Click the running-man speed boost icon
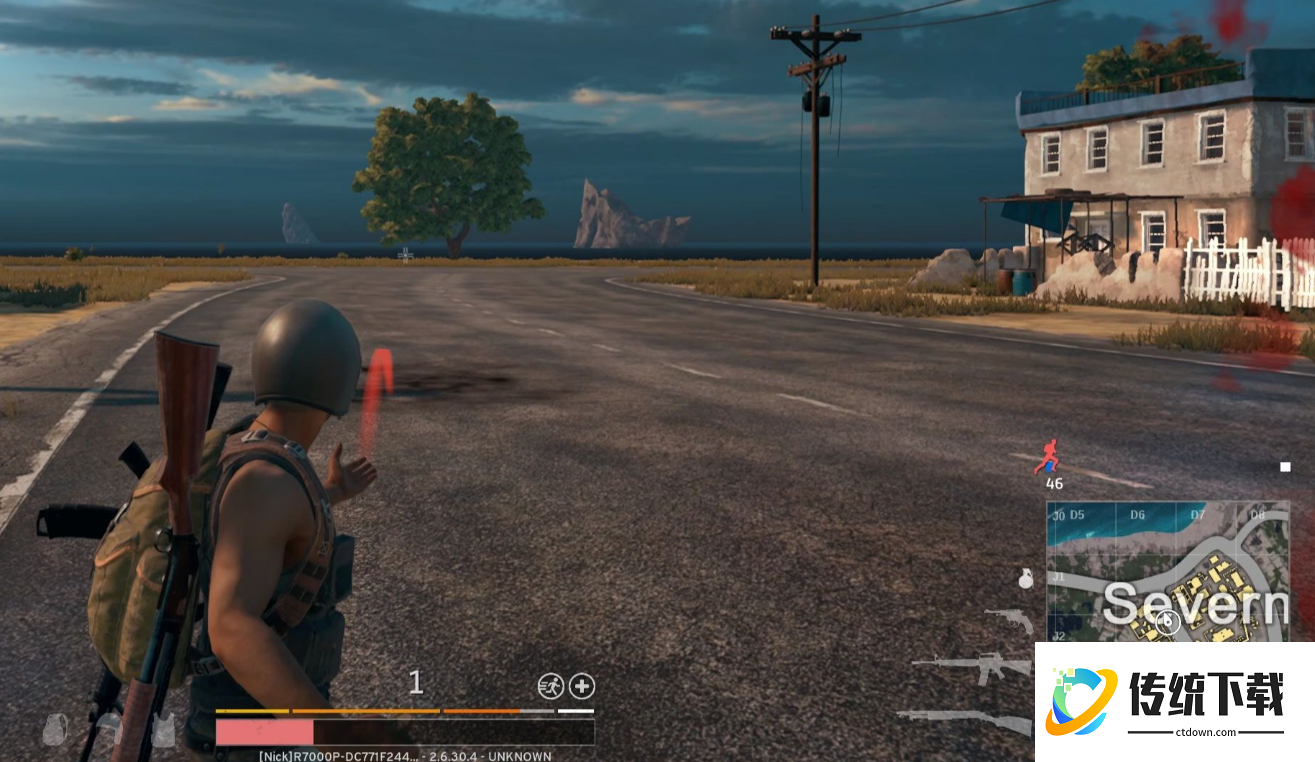Screen dimensions: 1315x762 click(550, 686)
